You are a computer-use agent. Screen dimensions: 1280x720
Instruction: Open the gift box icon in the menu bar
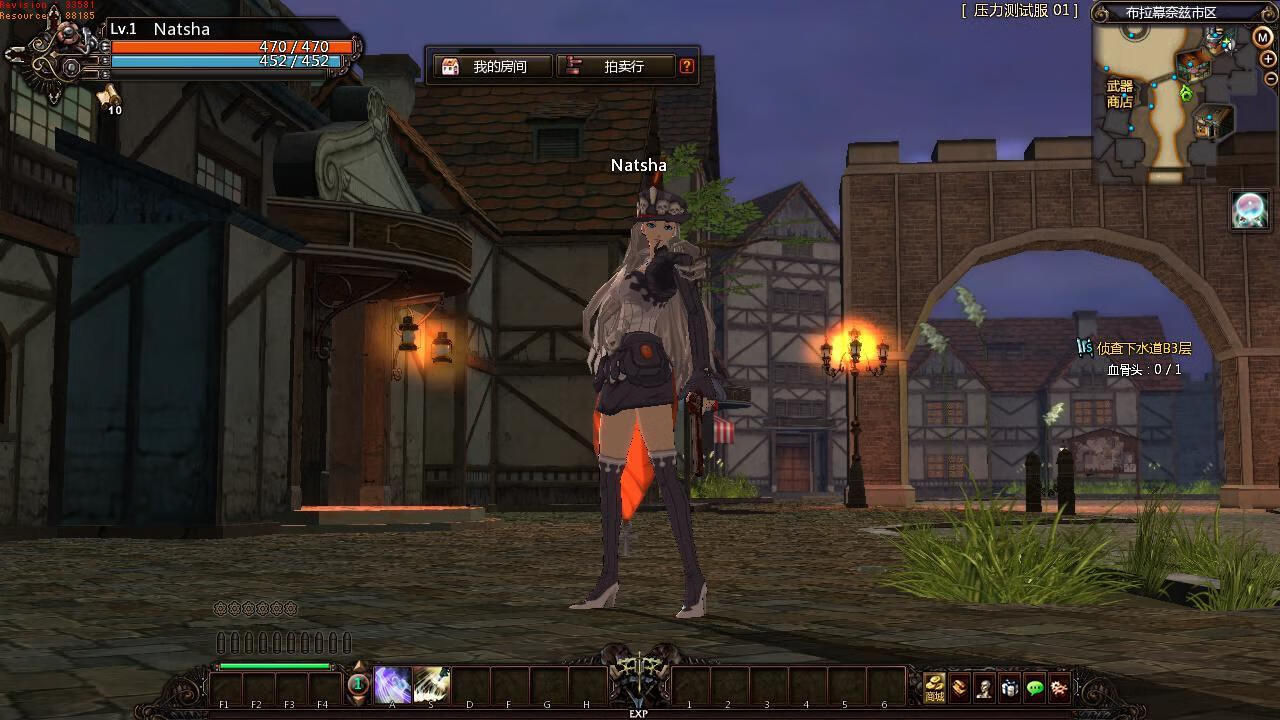click(1010, 688)
